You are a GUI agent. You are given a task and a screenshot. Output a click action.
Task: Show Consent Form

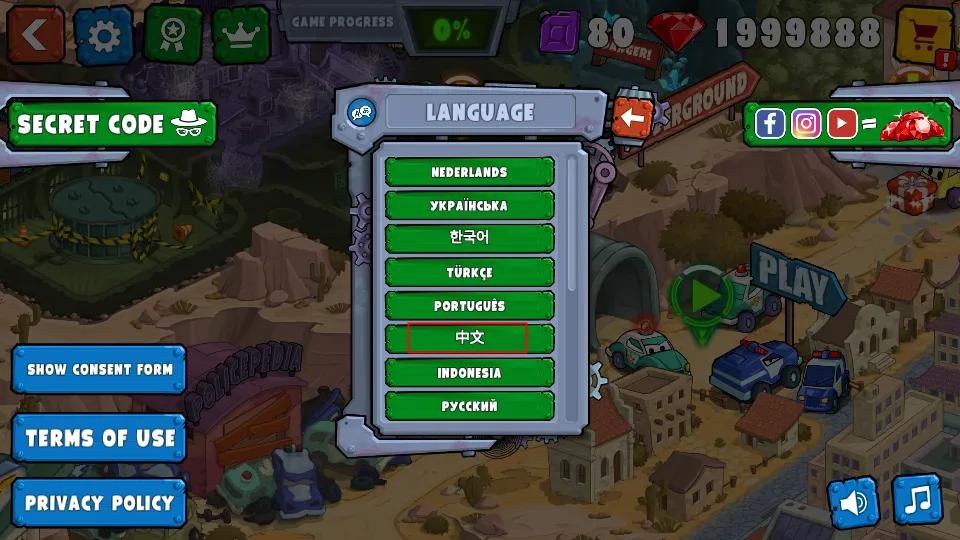99,369
